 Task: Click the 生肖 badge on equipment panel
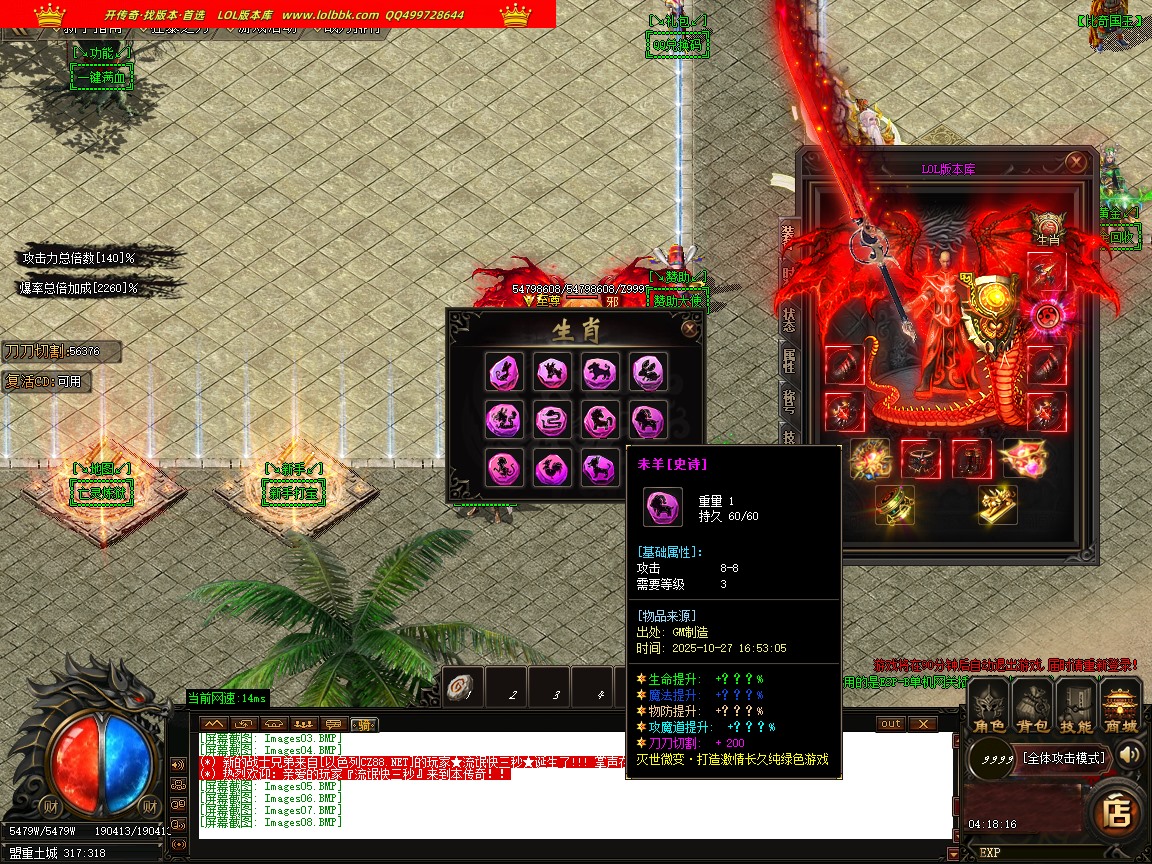pos(1047,229)
